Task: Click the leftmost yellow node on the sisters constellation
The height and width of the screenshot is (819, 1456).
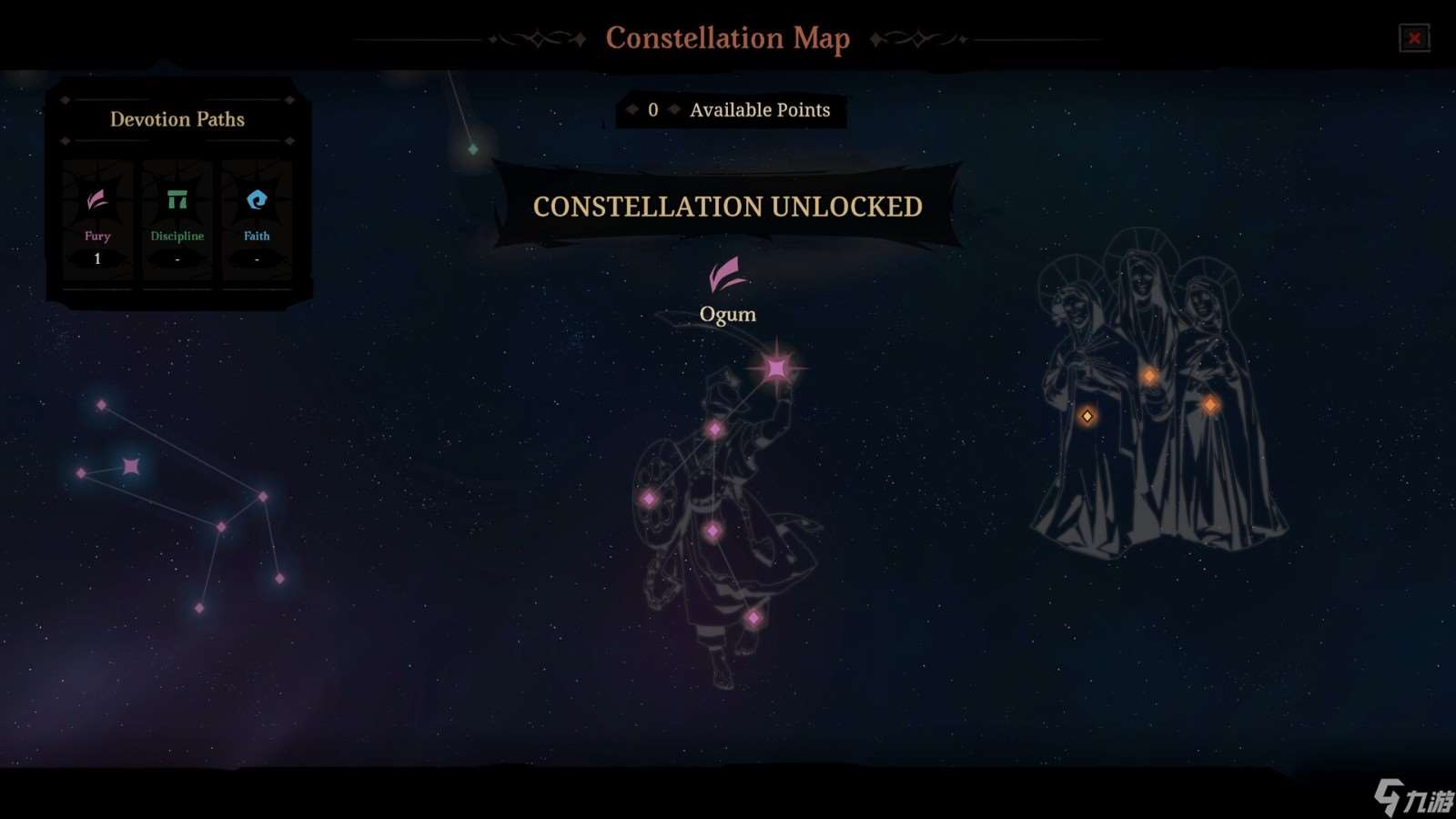Action: pyautogui.click(x=1088, y=416)
